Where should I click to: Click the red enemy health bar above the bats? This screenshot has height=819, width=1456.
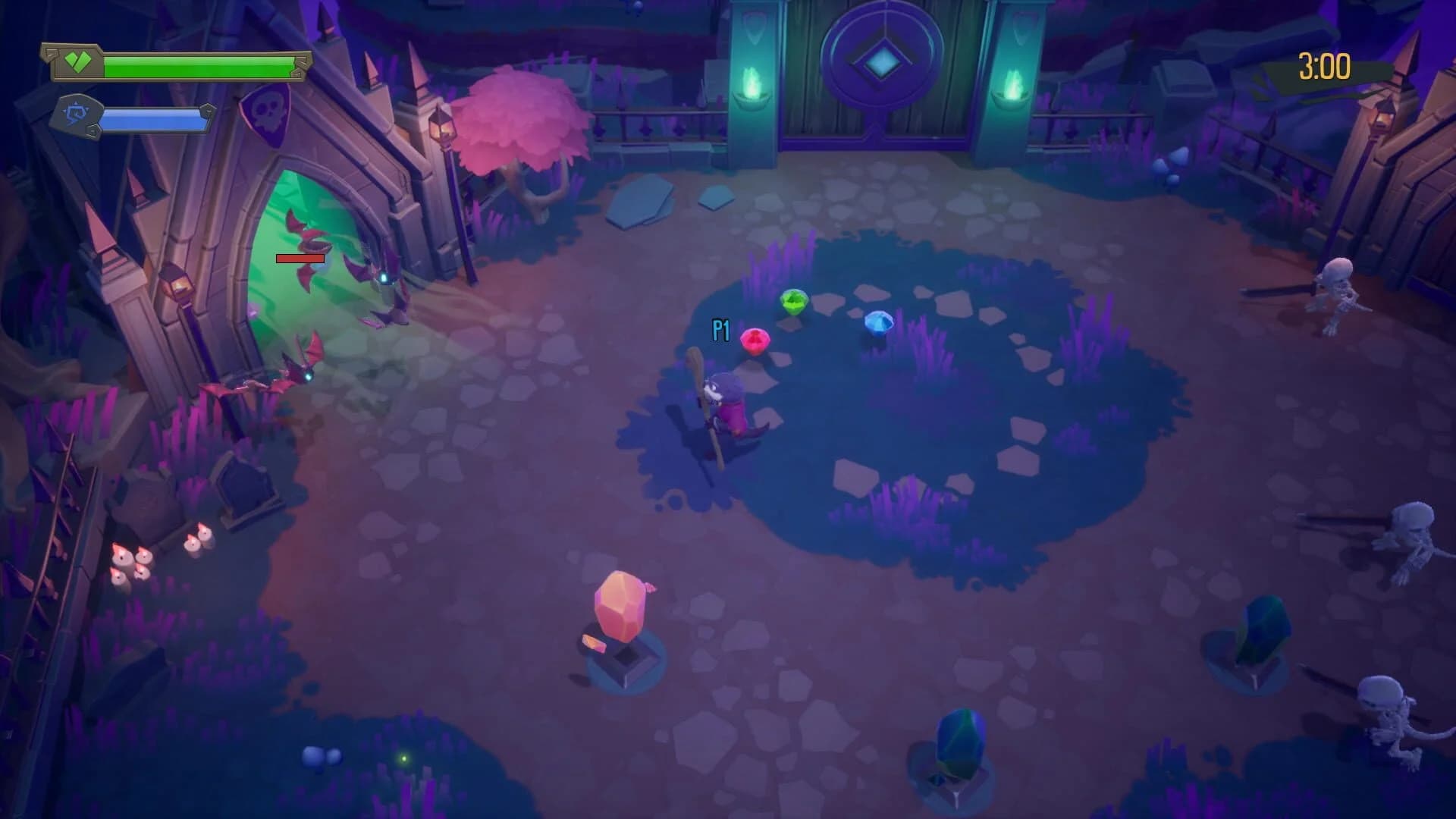pos(300,259)
